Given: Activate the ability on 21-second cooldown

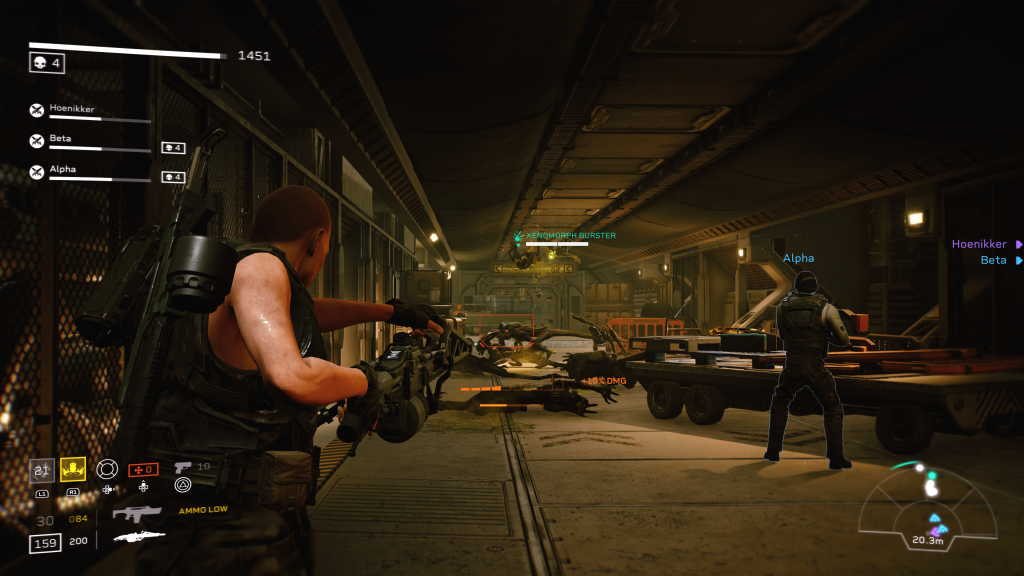Looking at the screenshot, I should click(42, 470).
